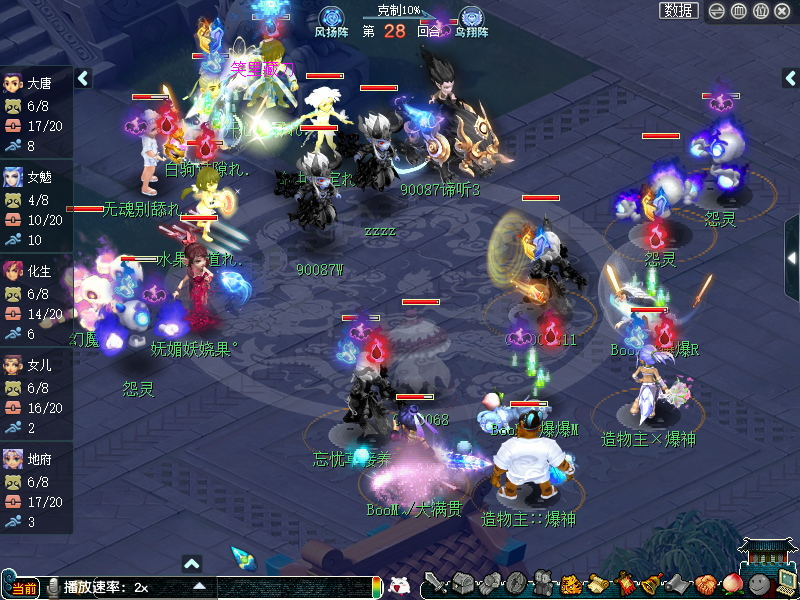Screen dimensions: 800x600
Task: Open the 播放速率 playback speed selector
Action: pyautogui.click(x=199, y=587)
